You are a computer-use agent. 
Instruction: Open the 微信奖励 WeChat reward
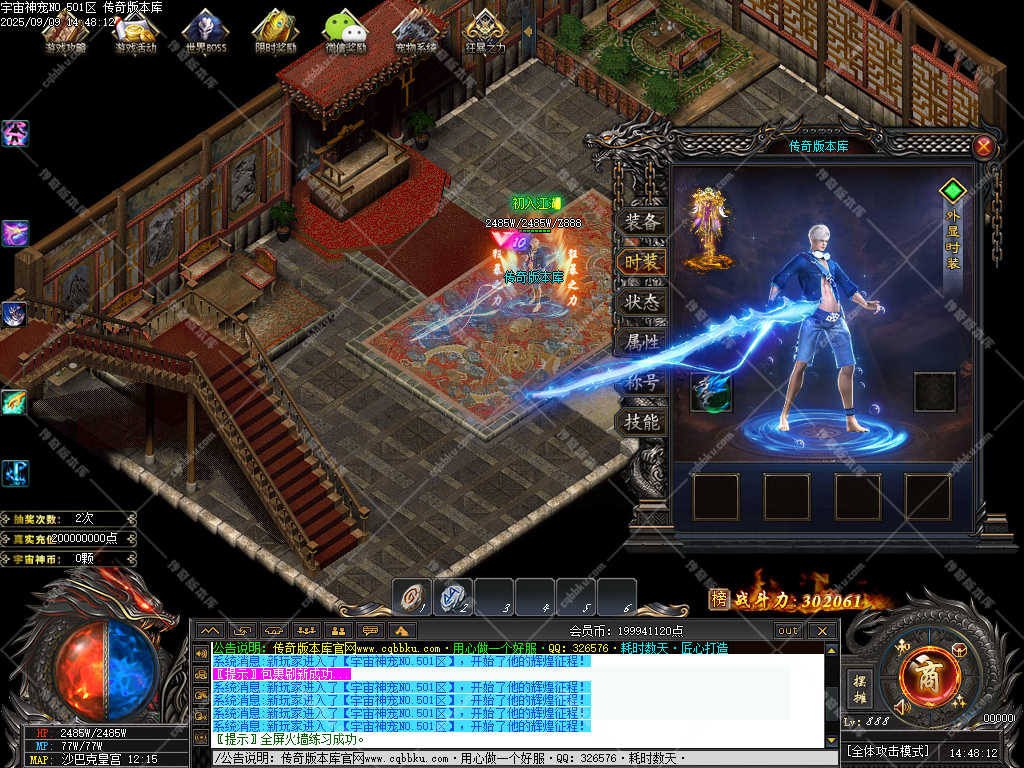pyautogui.click(x=345, y=32)
